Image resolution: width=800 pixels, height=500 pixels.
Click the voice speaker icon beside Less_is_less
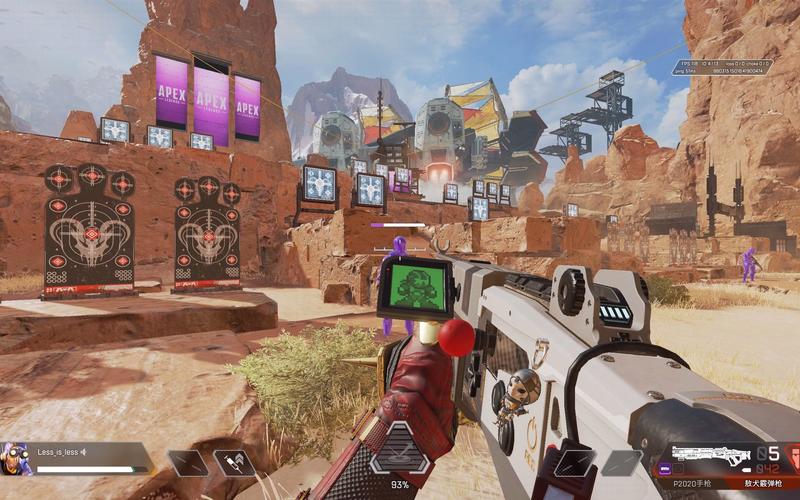pyautogui.click(x=84, y=451)
